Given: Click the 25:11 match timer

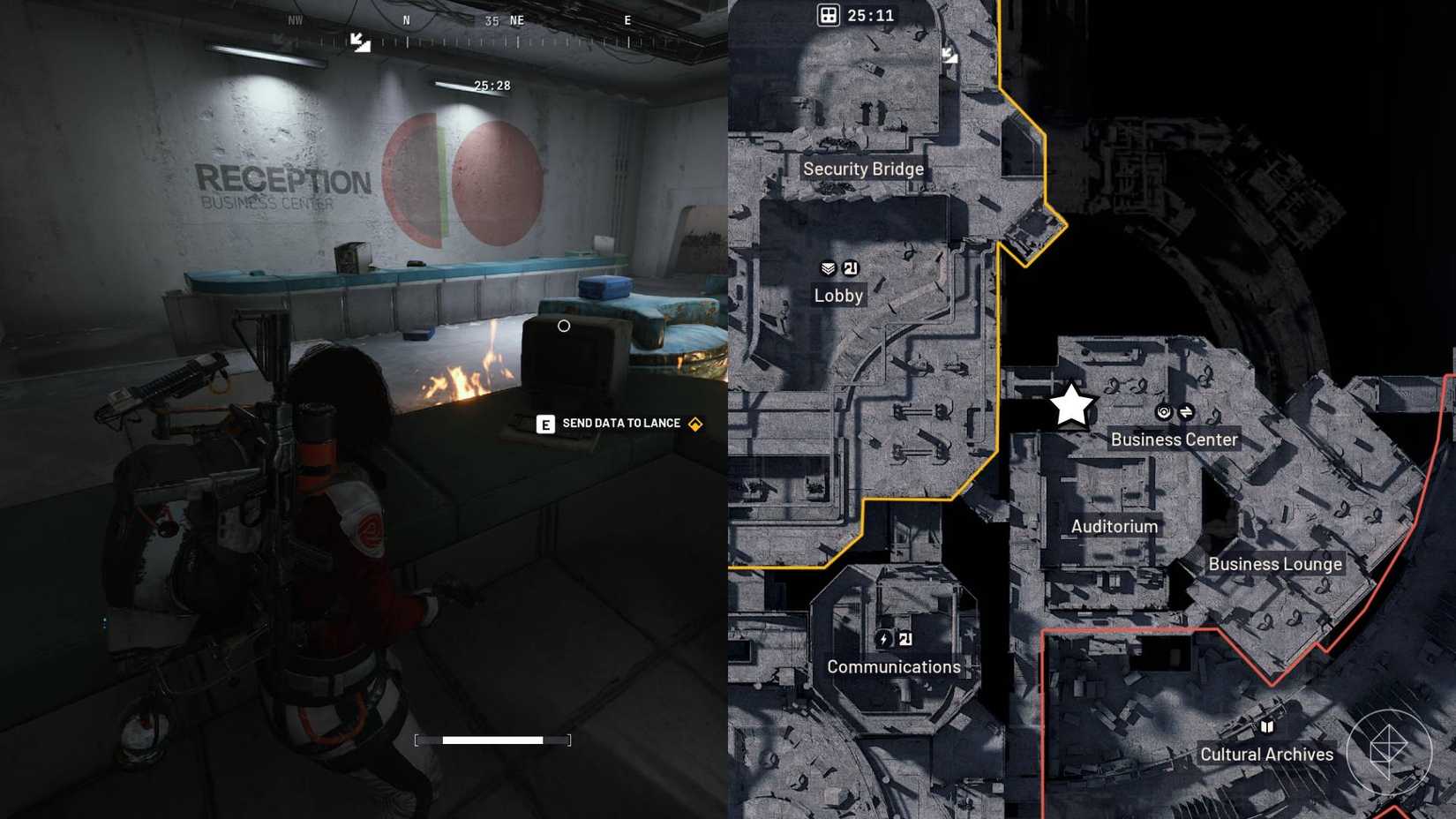Looking at the screenshot, I should [869, 15].
